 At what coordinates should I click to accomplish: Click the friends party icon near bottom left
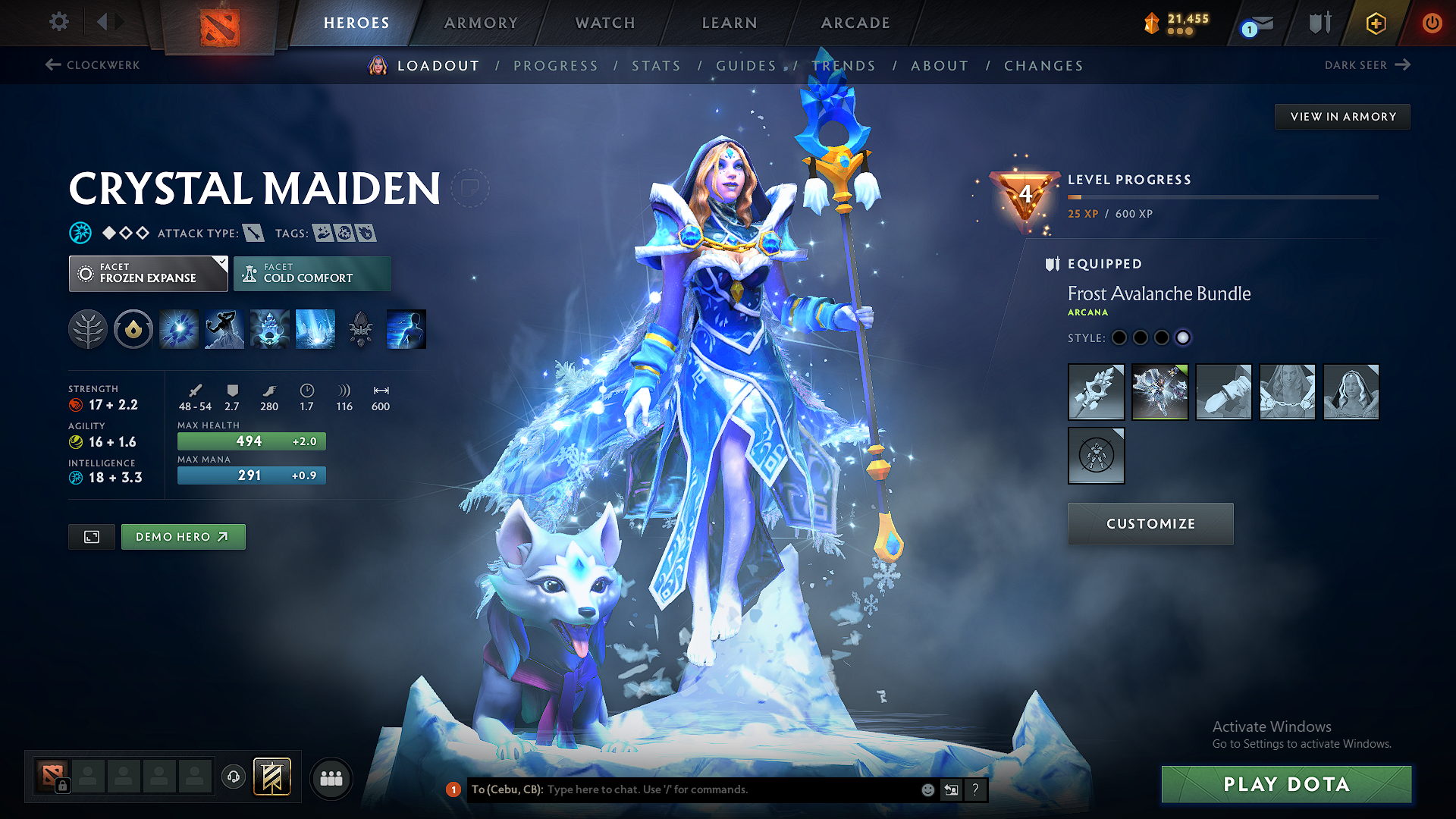pyautogui.click(x=331, y=778)
